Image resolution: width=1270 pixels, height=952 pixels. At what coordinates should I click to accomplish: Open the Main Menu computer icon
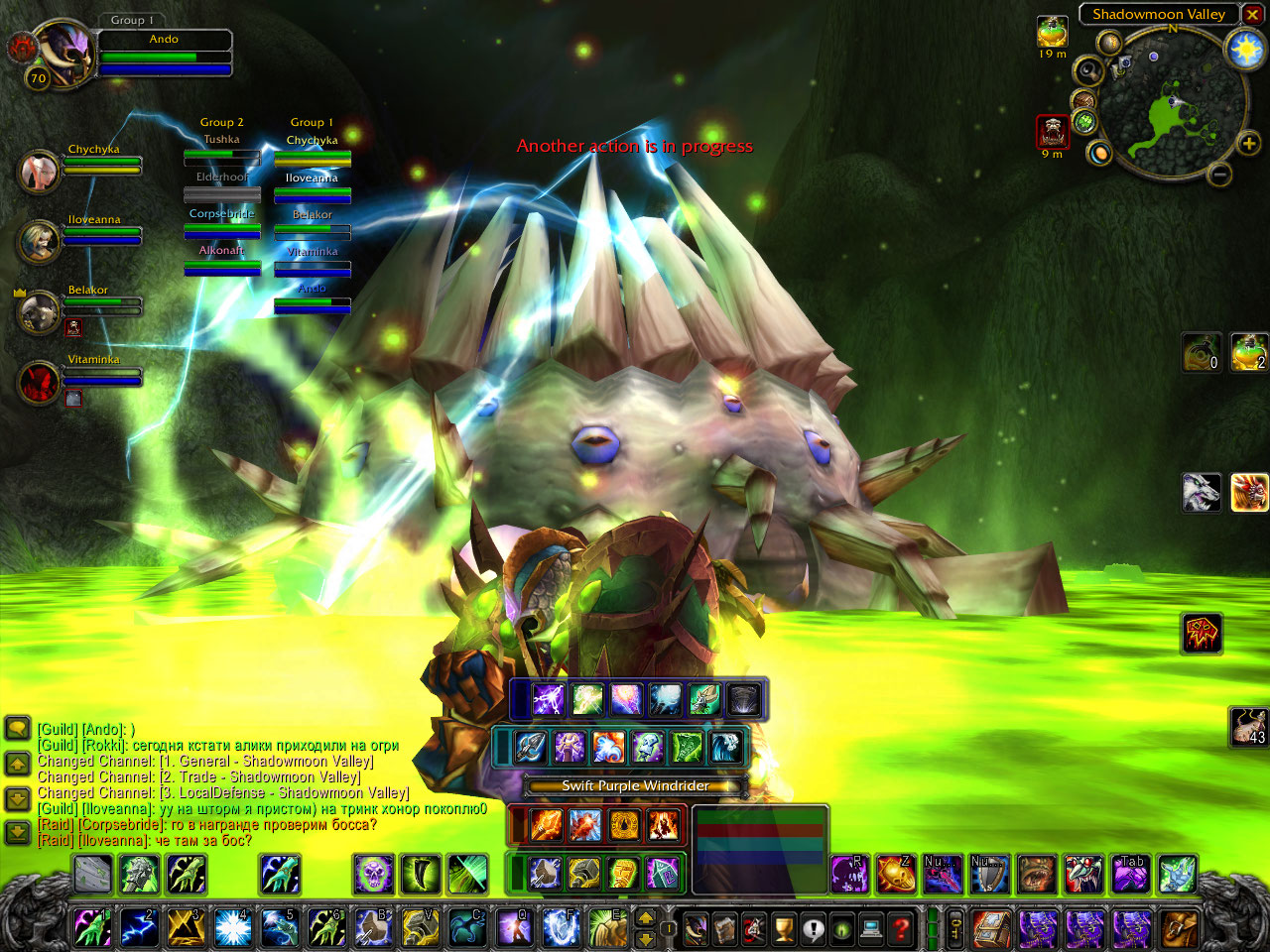(x=871, y=929)
